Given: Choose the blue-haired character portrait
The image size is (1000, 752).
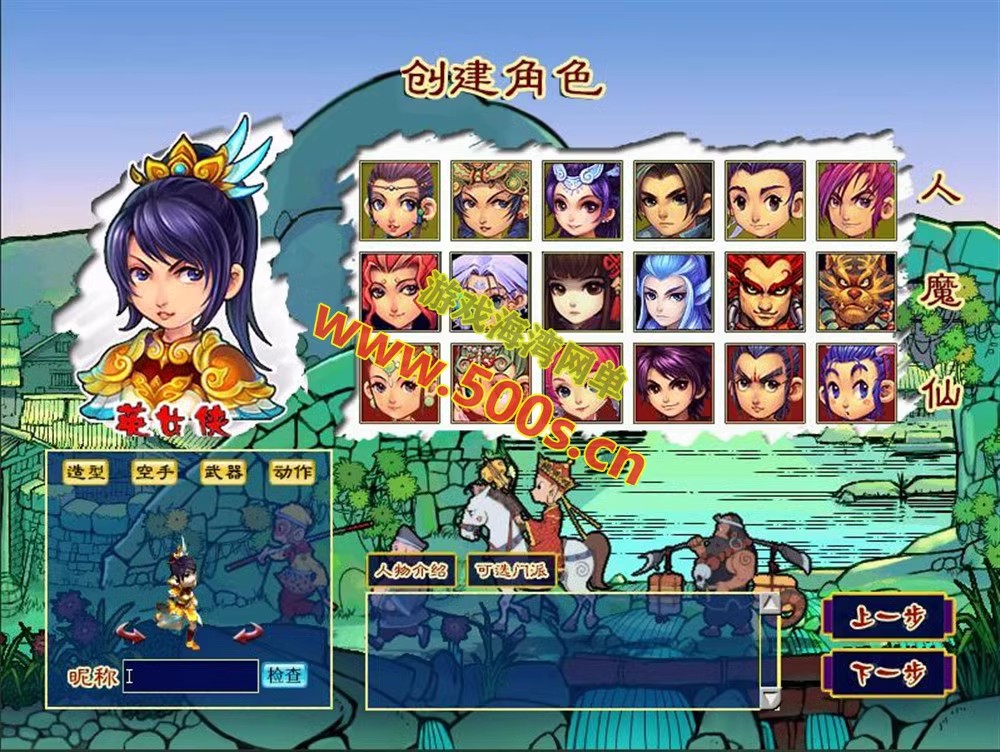Looking at the screenshot, I should 673,291.
